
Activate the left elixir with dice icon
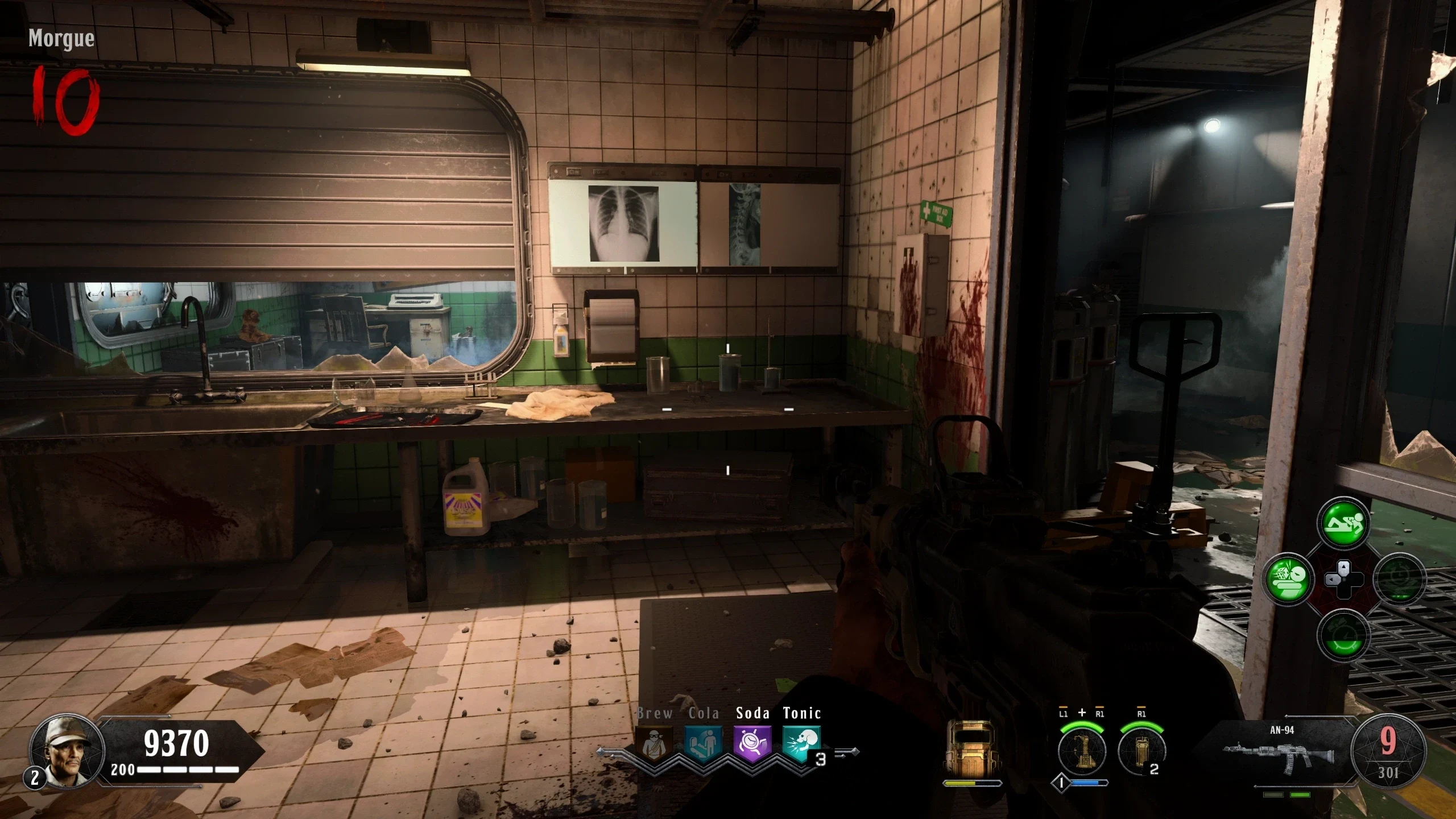point(1288,579)
